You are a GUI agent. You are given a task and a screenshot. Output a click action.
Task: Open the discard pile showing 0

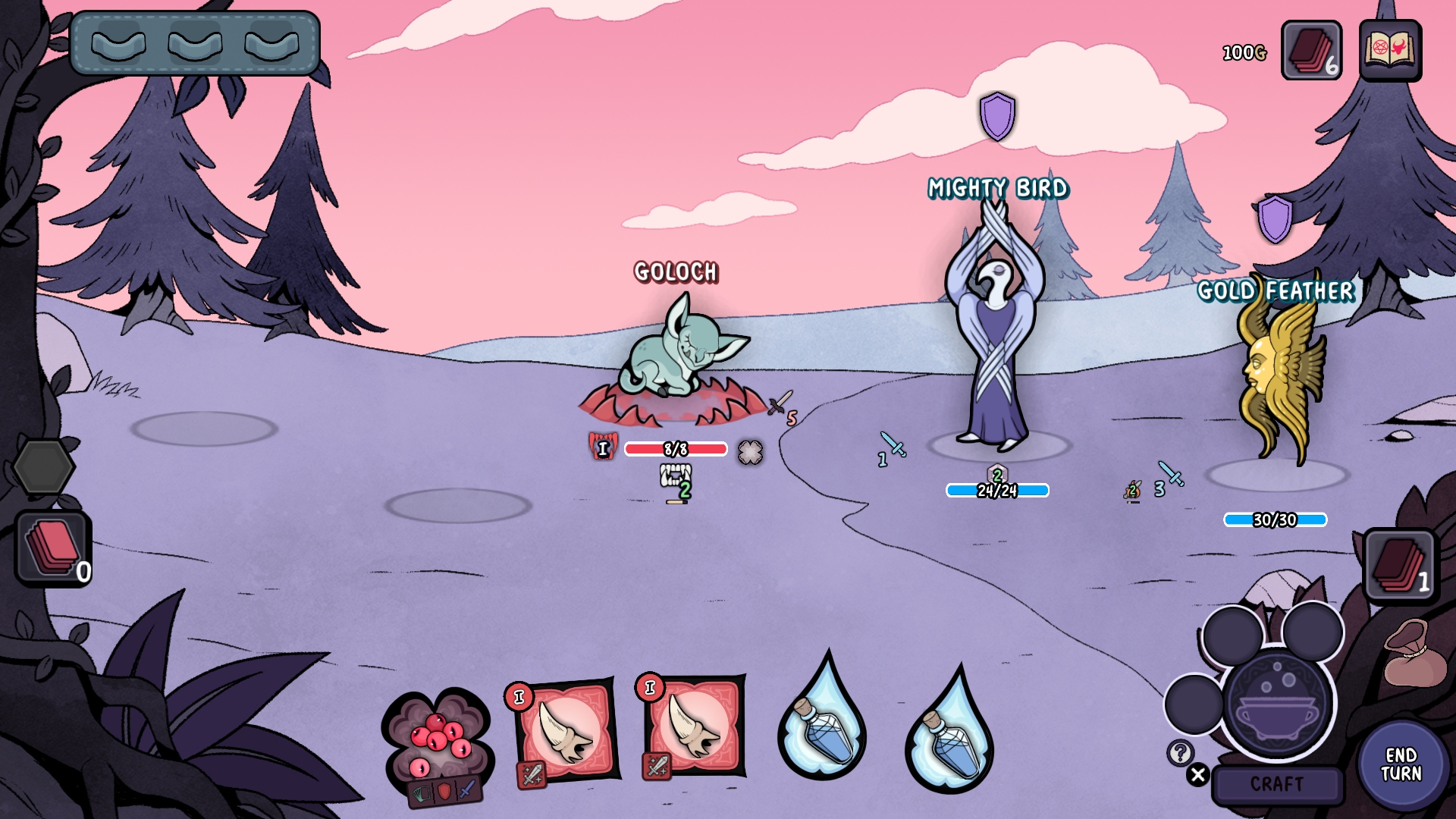click(x=53, y=548)
